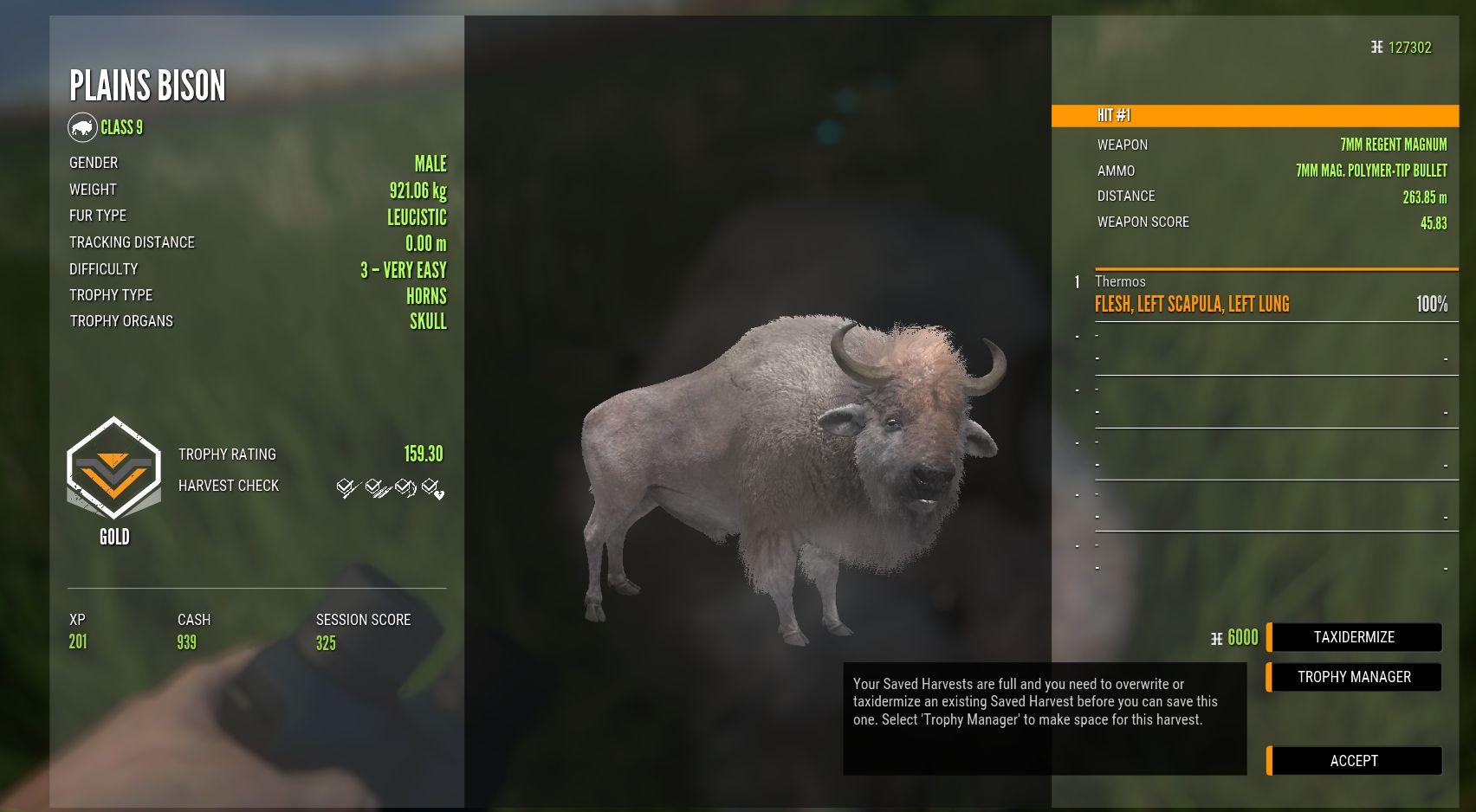Image resolution: width=1476 pixels, height=812 pixels.
Task: Click the bison silhouette icon beside Class 9
Action: 83,126
